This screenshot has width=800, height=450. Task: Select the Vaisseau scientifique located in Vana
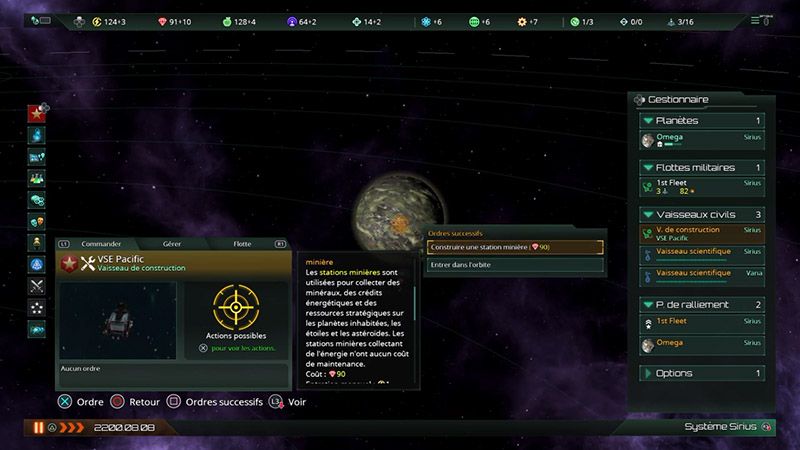coord(700,272)
